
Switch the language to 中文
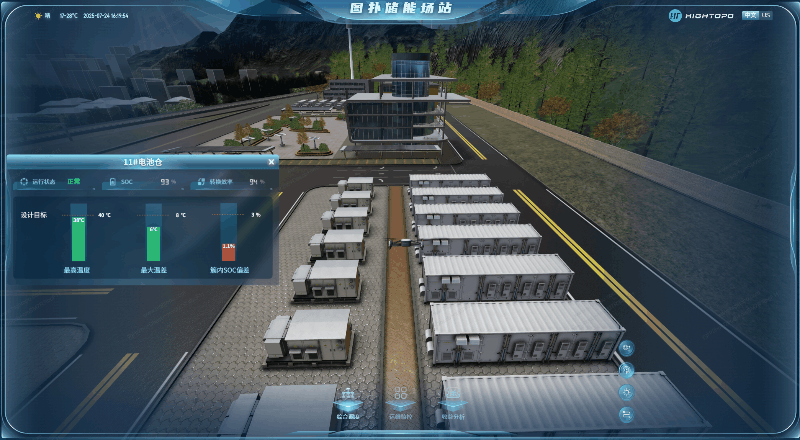click(749, 15)
